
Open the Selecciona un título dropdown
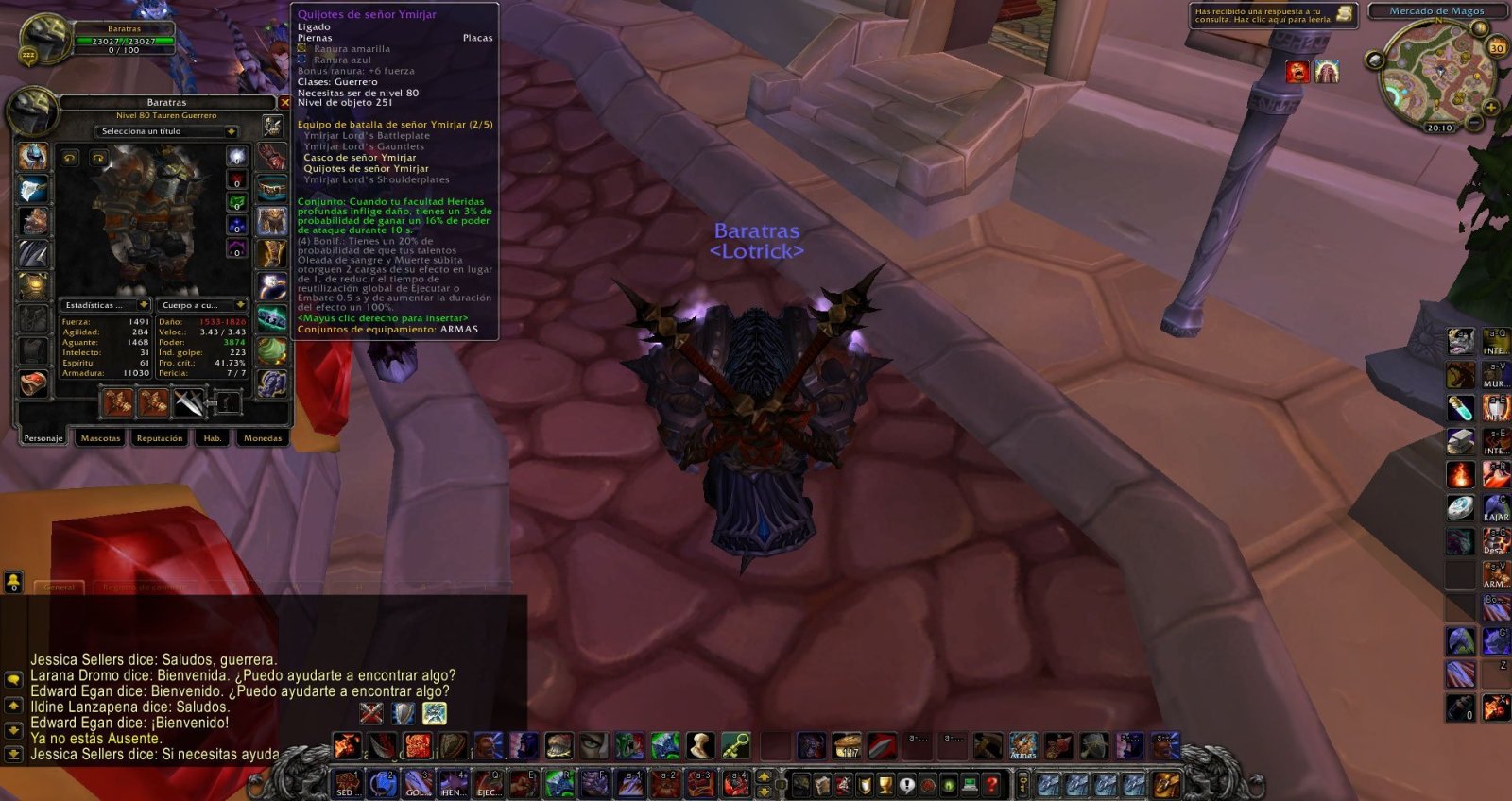click(x=168, y=131)
